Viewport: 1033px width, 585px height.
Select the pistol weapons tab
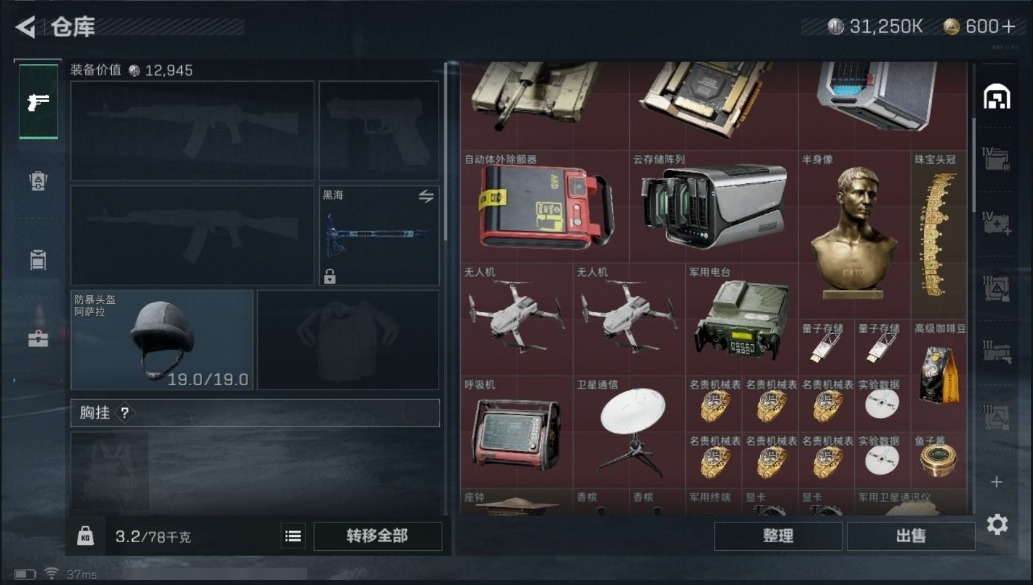click(38, 102)
